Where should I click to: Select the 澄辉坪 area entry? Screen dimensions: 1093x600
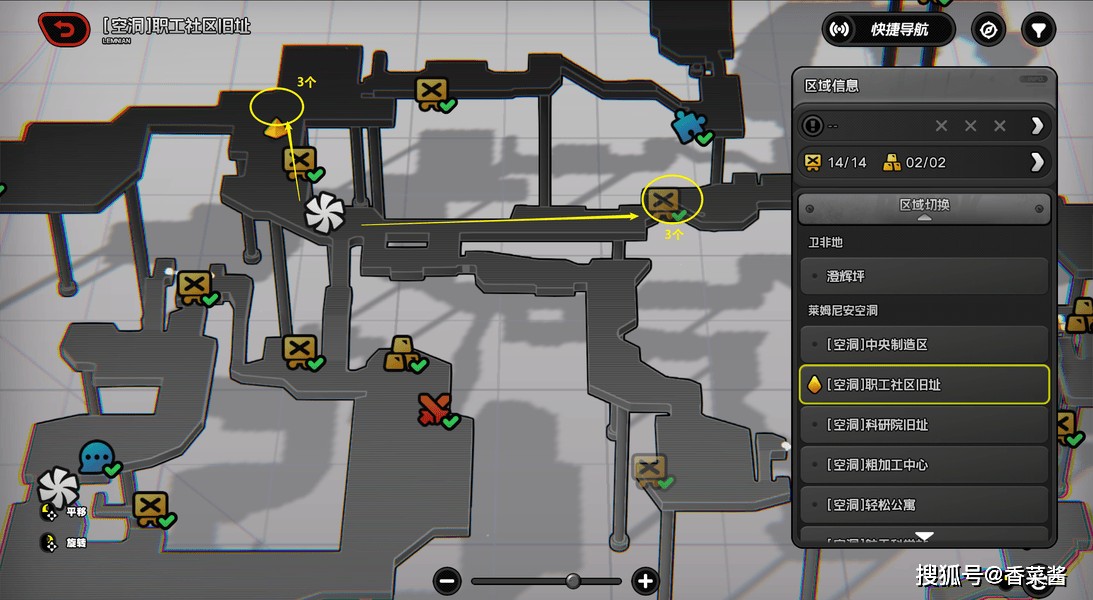[924, 275]
